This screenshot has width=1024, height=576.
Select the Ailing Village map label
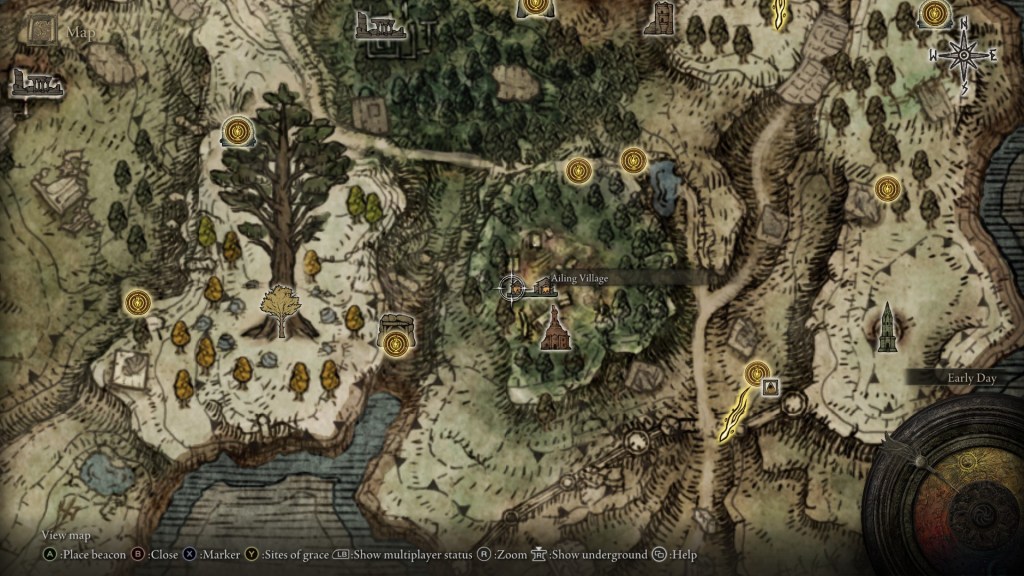pyautogui.click(x=580, y=278)
